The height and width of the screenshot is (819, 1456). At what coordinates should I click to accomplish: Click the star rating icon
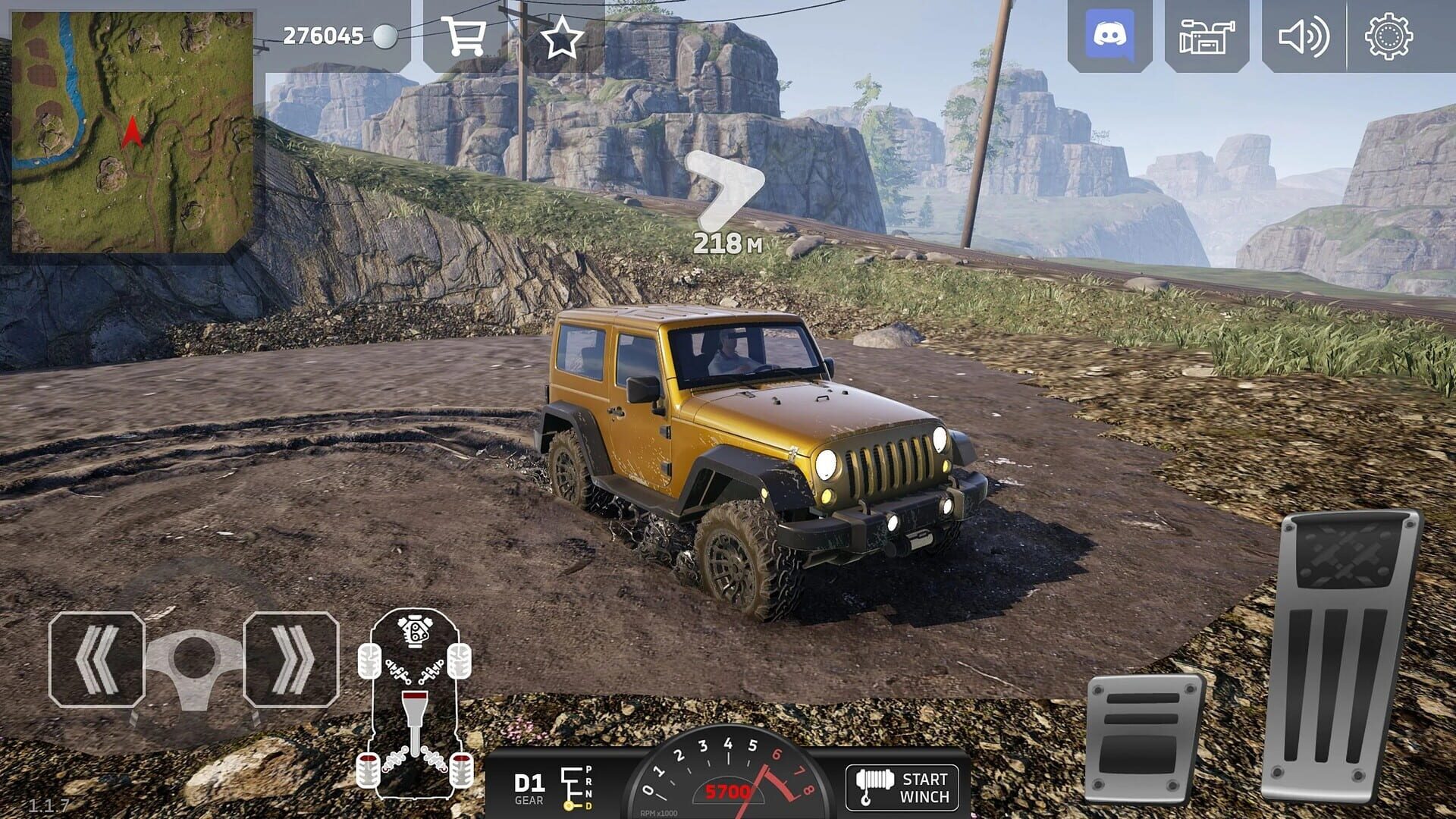562,36
